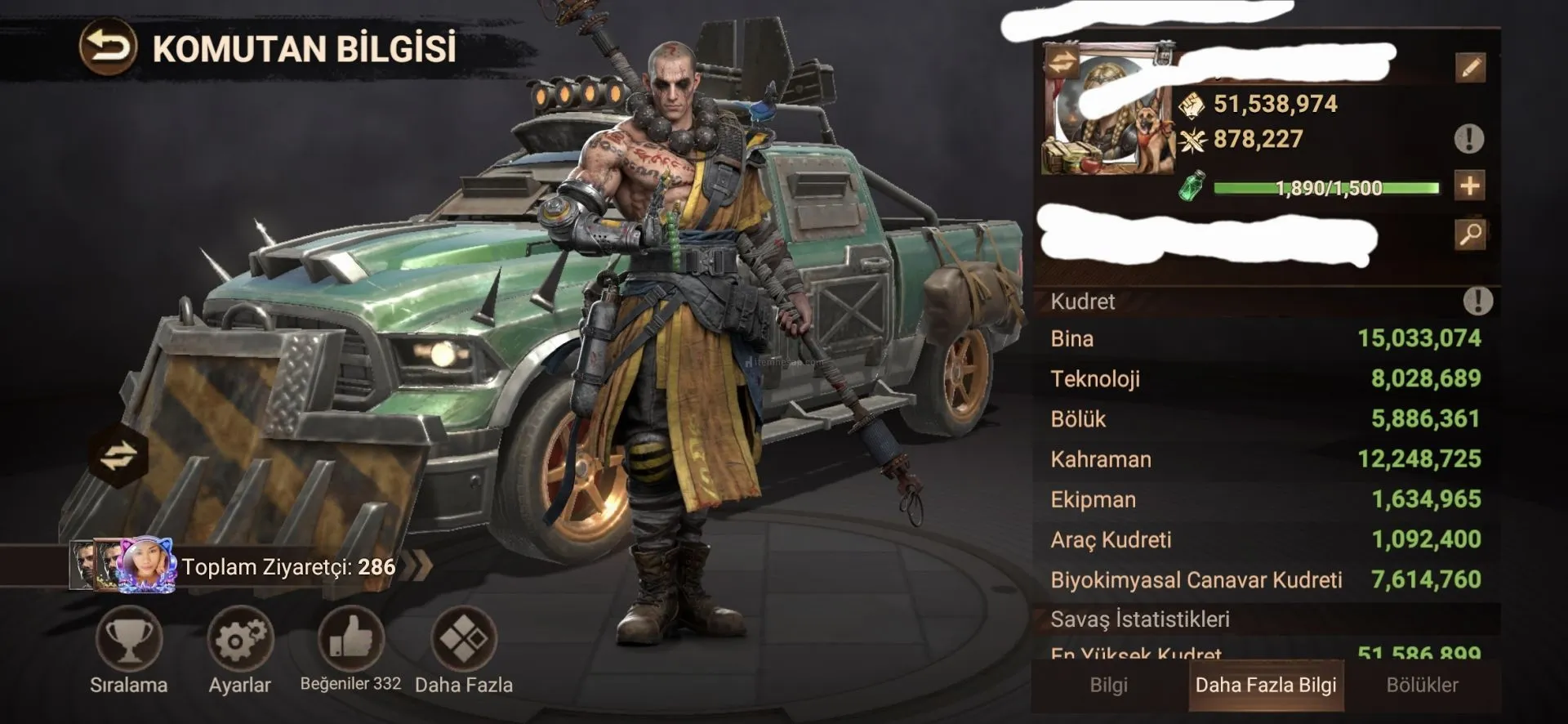Open the magnifying glass search button
Screen dimensions: 1568x724
click(x=1470, y=235)
